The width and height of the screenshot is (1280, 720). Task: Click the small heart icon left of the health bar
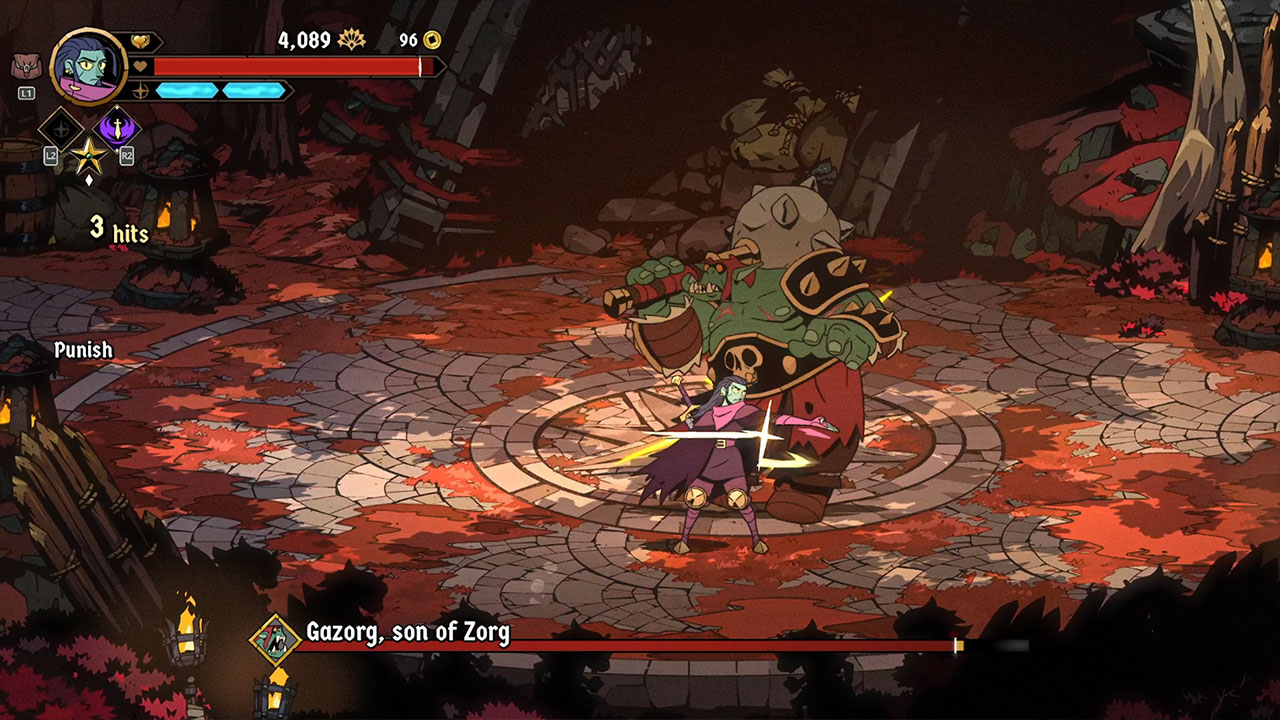(x=139, y=64)
